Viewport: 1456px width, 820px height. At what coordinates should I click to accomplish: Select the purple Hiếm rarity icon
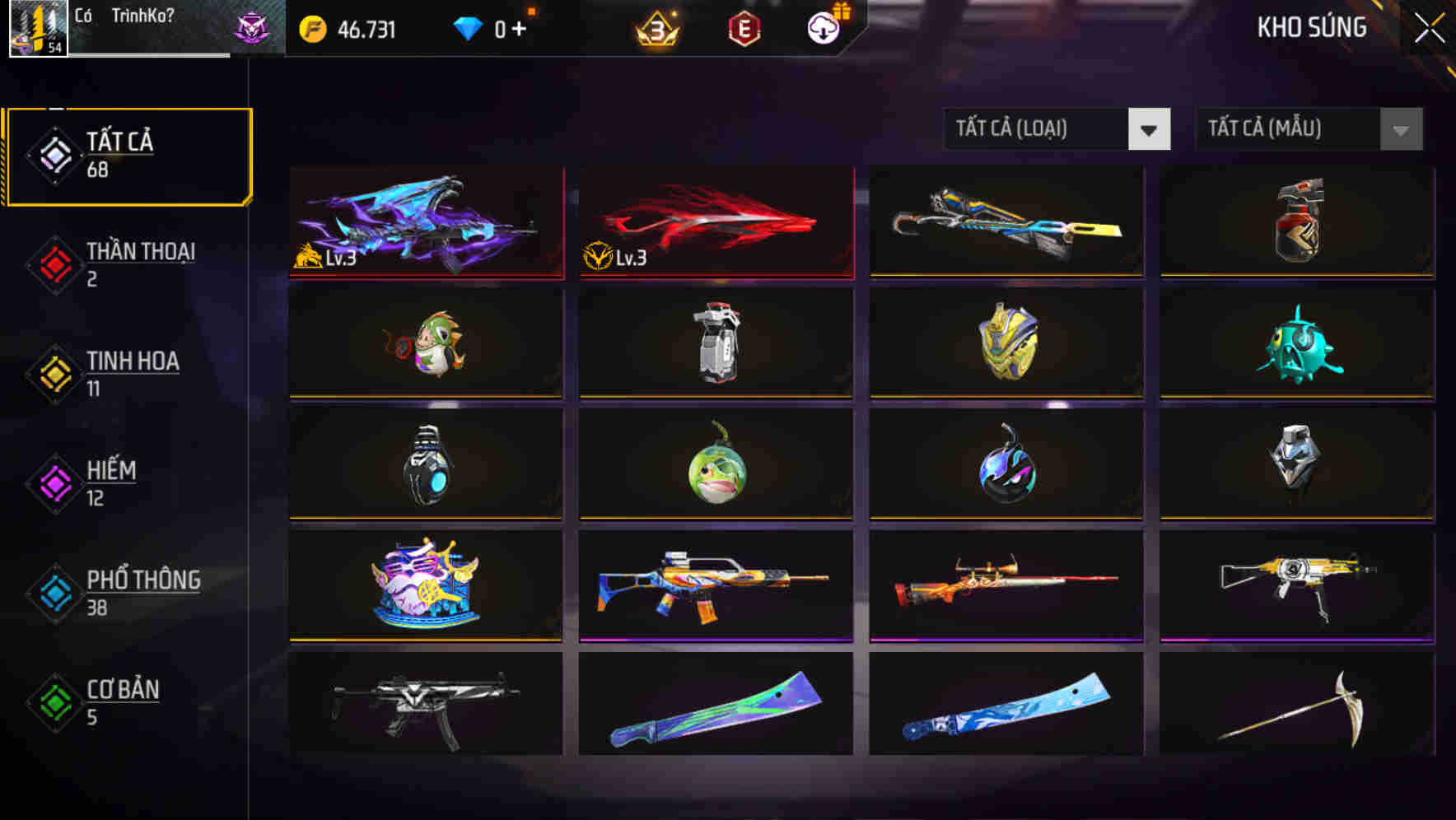click(54, 482)
